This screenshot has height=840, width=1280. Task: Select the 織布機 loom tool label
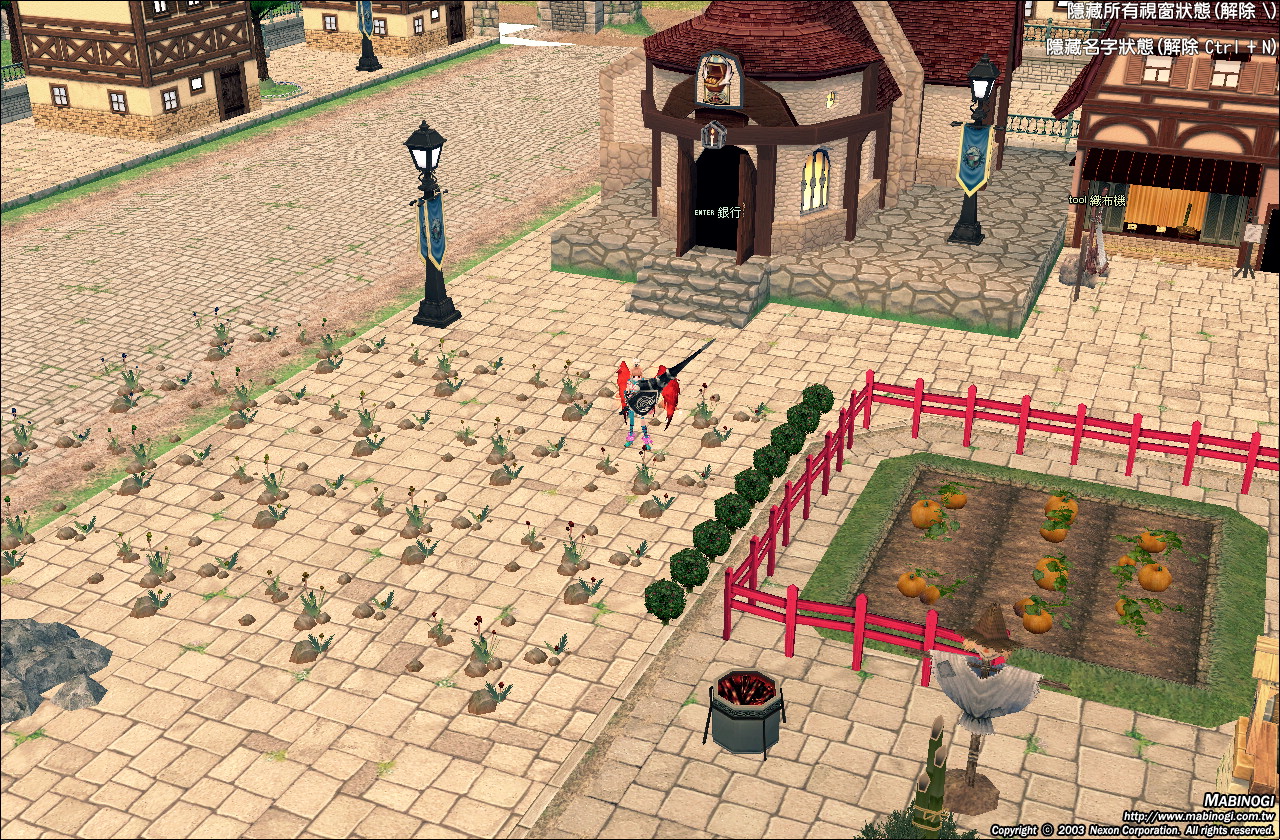click(x=1107, y=199)
